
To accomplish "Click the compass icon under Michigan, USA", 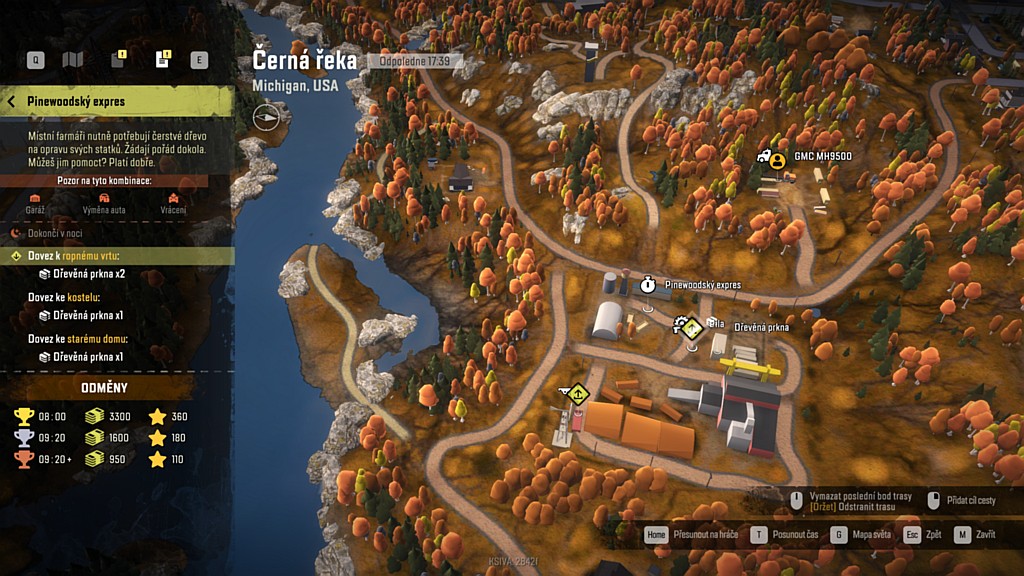I will (x=266, y=116).
